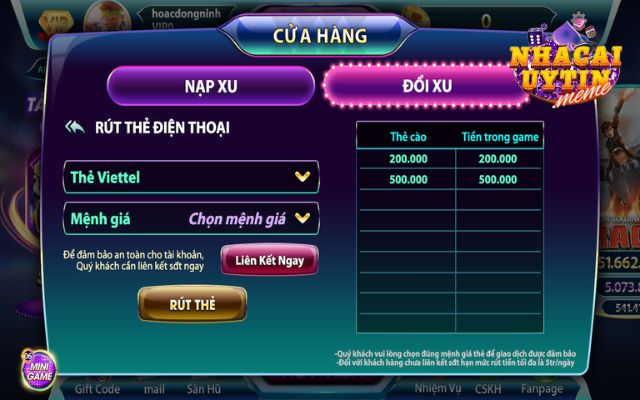Switch to the NẠP XU tab
Viewport: 640px width, 400px height.
point(210,85)
